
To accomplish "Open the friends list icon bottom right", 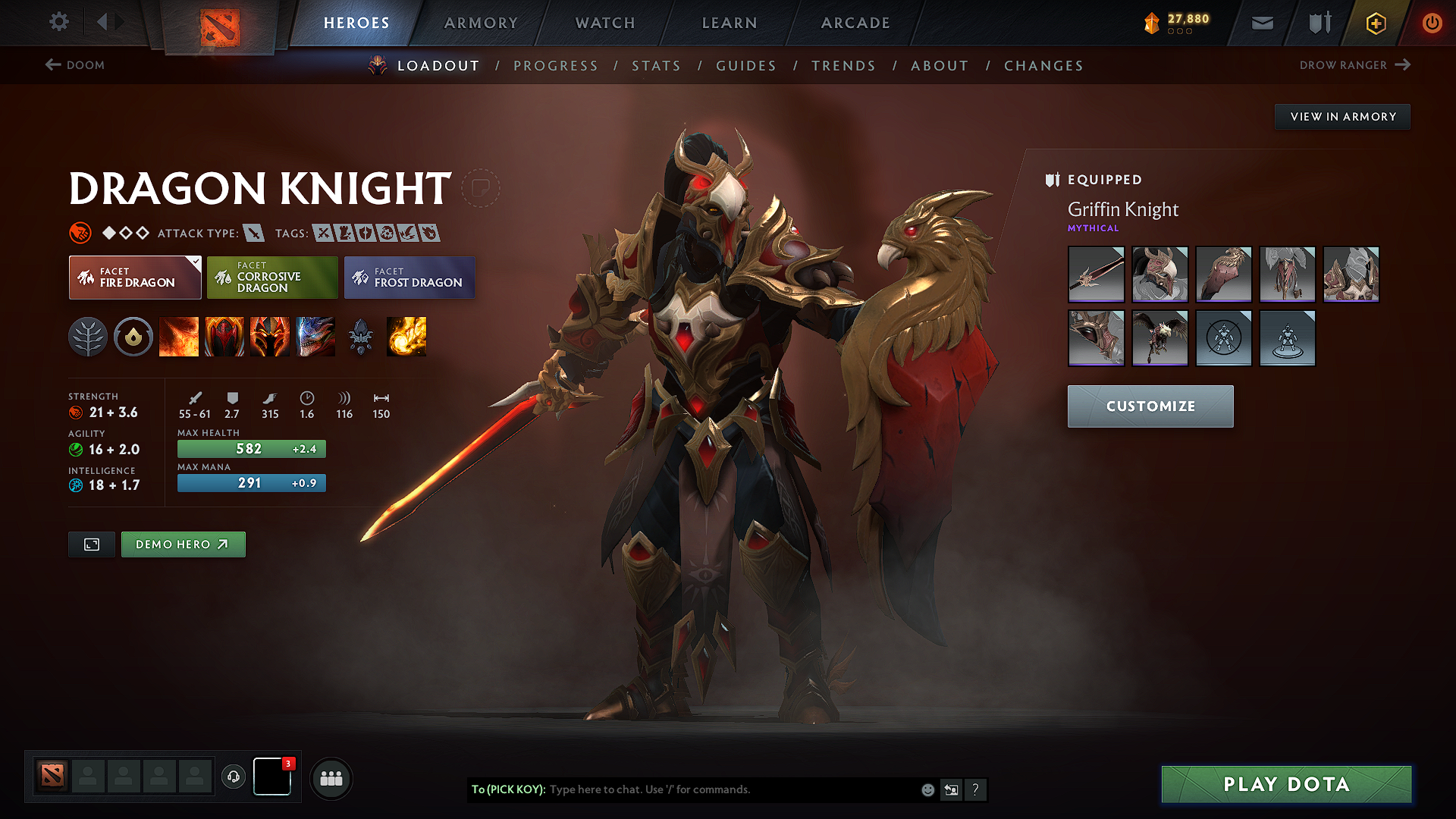I will 330,778.
